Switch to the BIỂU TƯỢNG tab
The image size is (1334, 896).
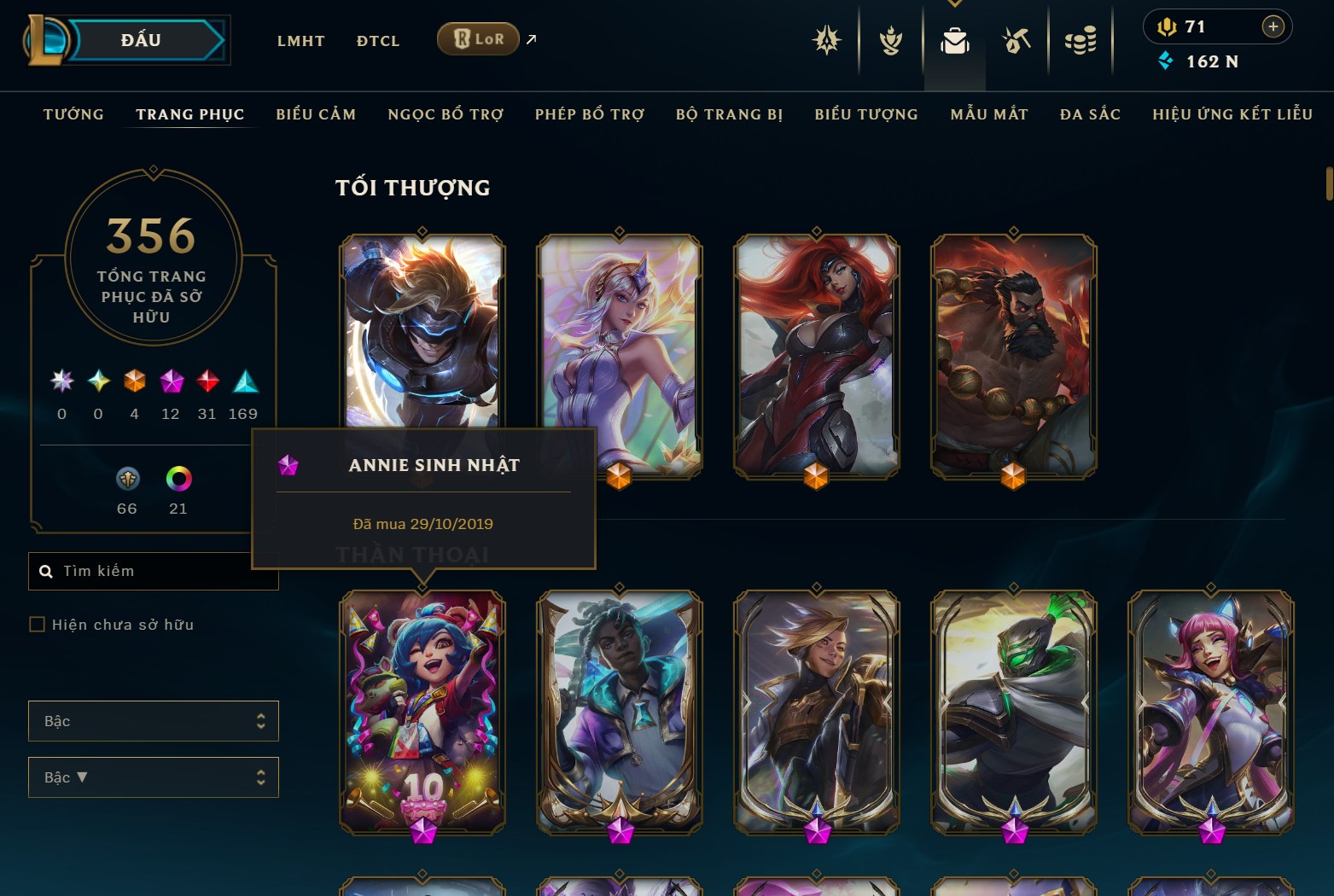pos(866,114)
